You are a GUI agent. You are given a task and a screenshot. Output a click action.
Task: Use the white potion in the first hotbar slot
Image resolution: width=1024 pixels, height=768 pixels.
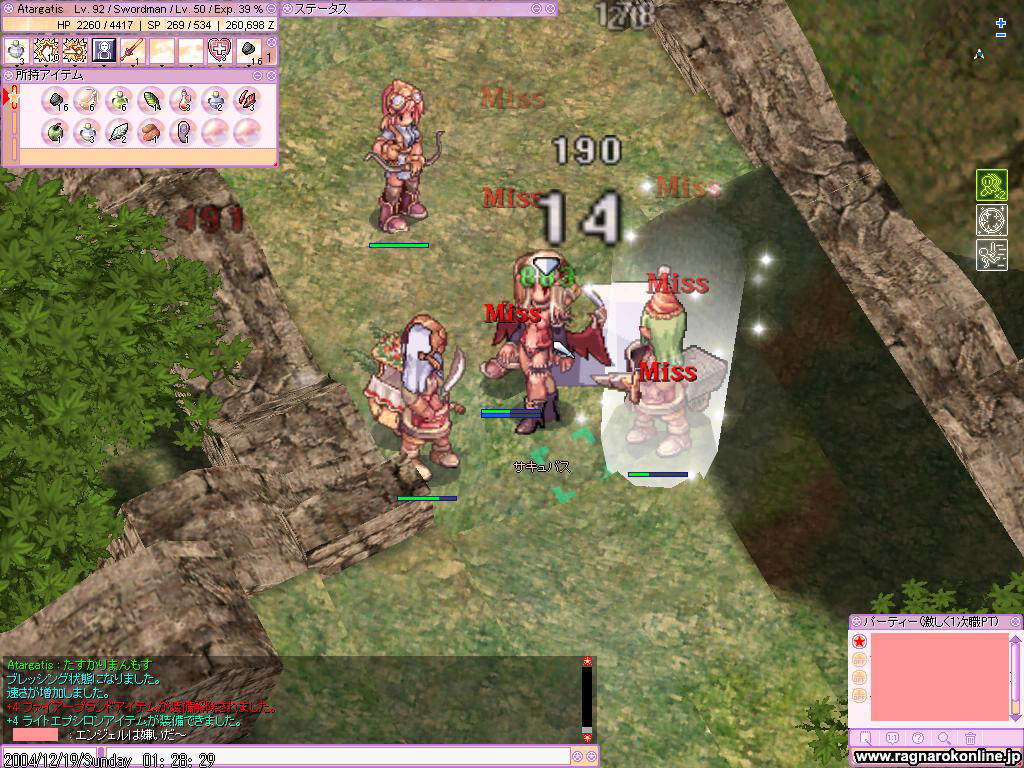pyautogui.click(x=17, y=50)
